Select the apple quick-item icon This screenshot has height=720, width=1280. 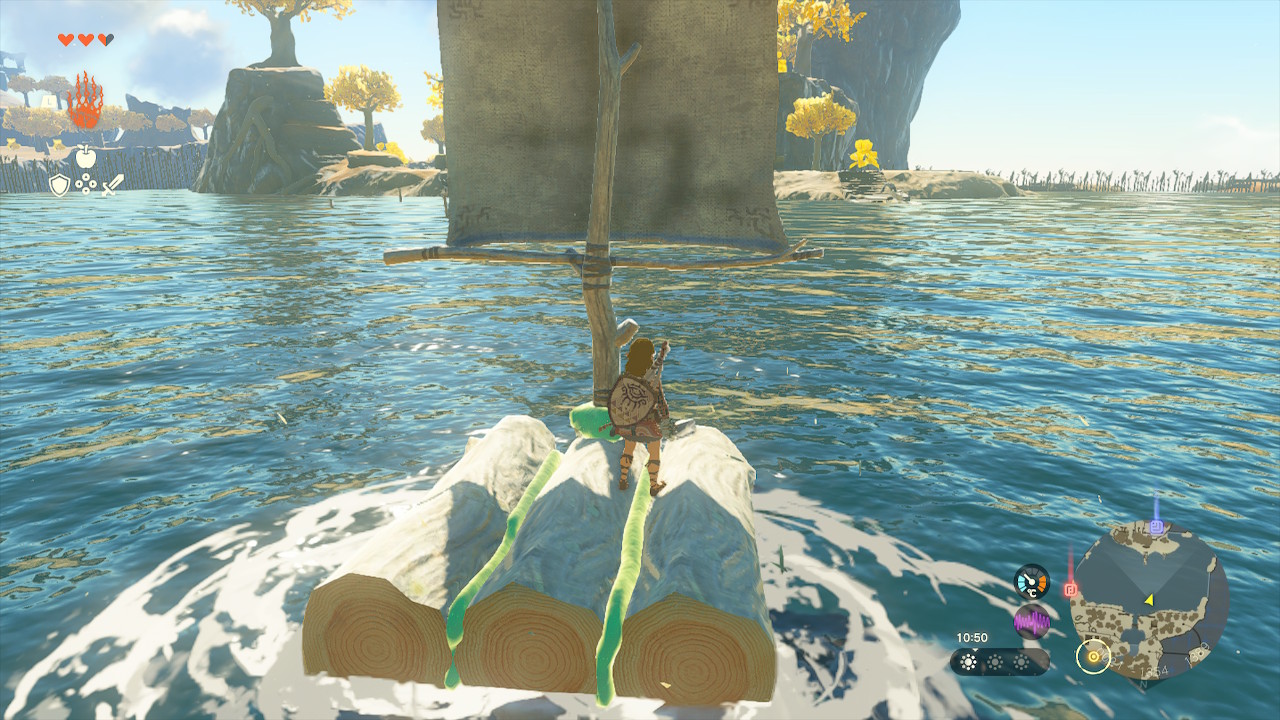coord(85,157)
